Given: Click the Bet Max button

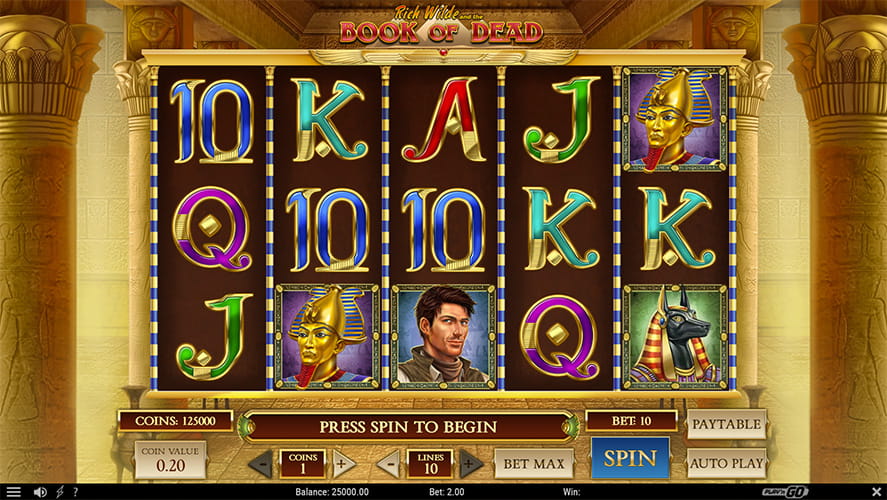Looking at the screenshot, I should point(533,463).
